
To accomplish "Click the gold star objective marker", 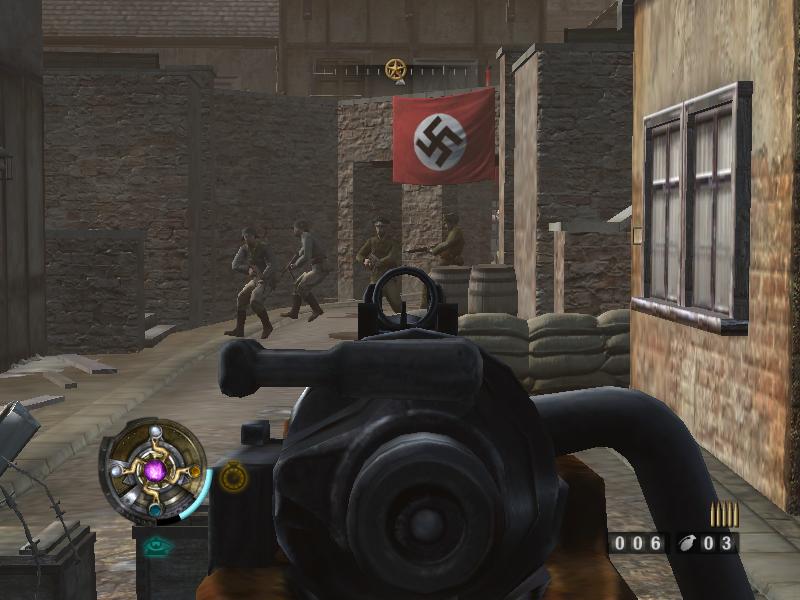I will coord(396,69).
